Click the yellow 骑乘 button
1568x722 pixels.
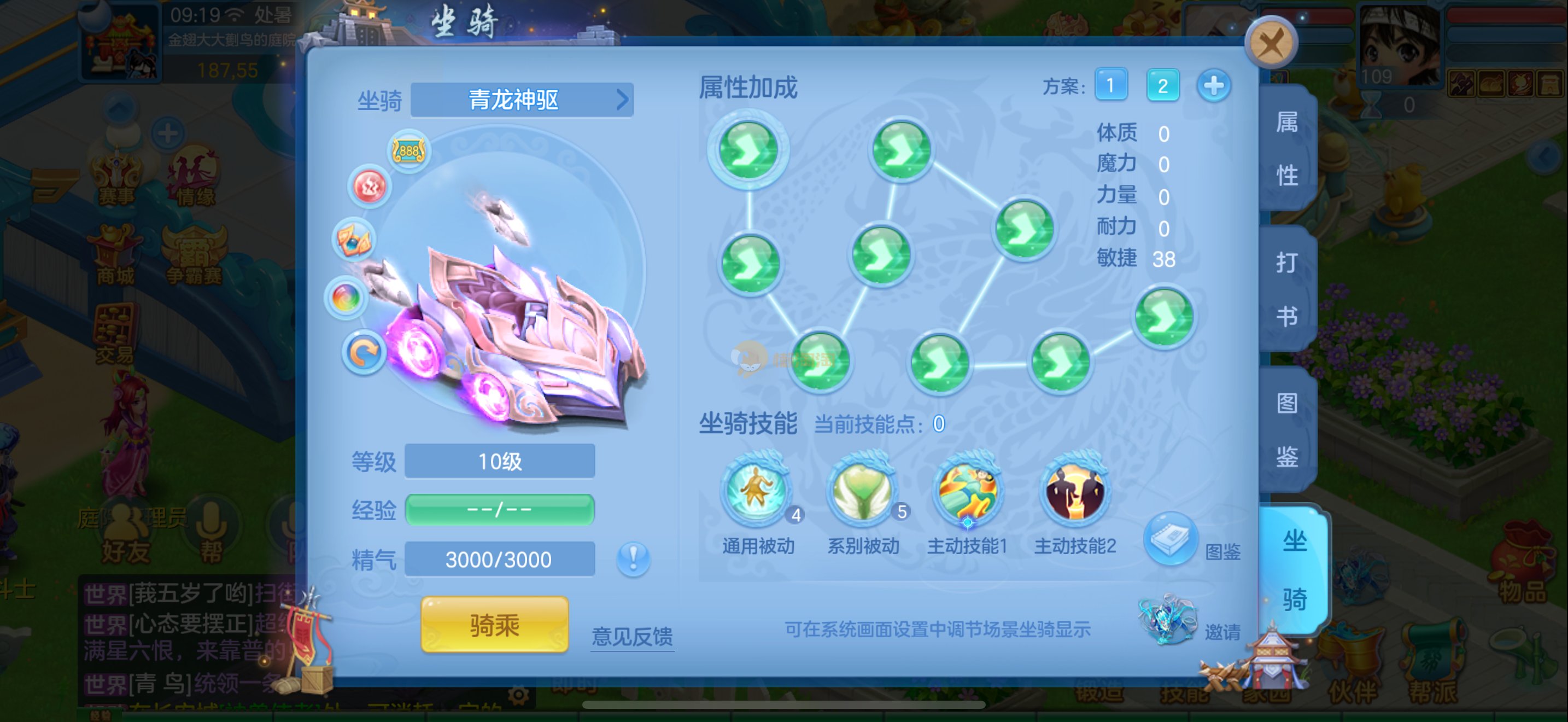[494, 625]
